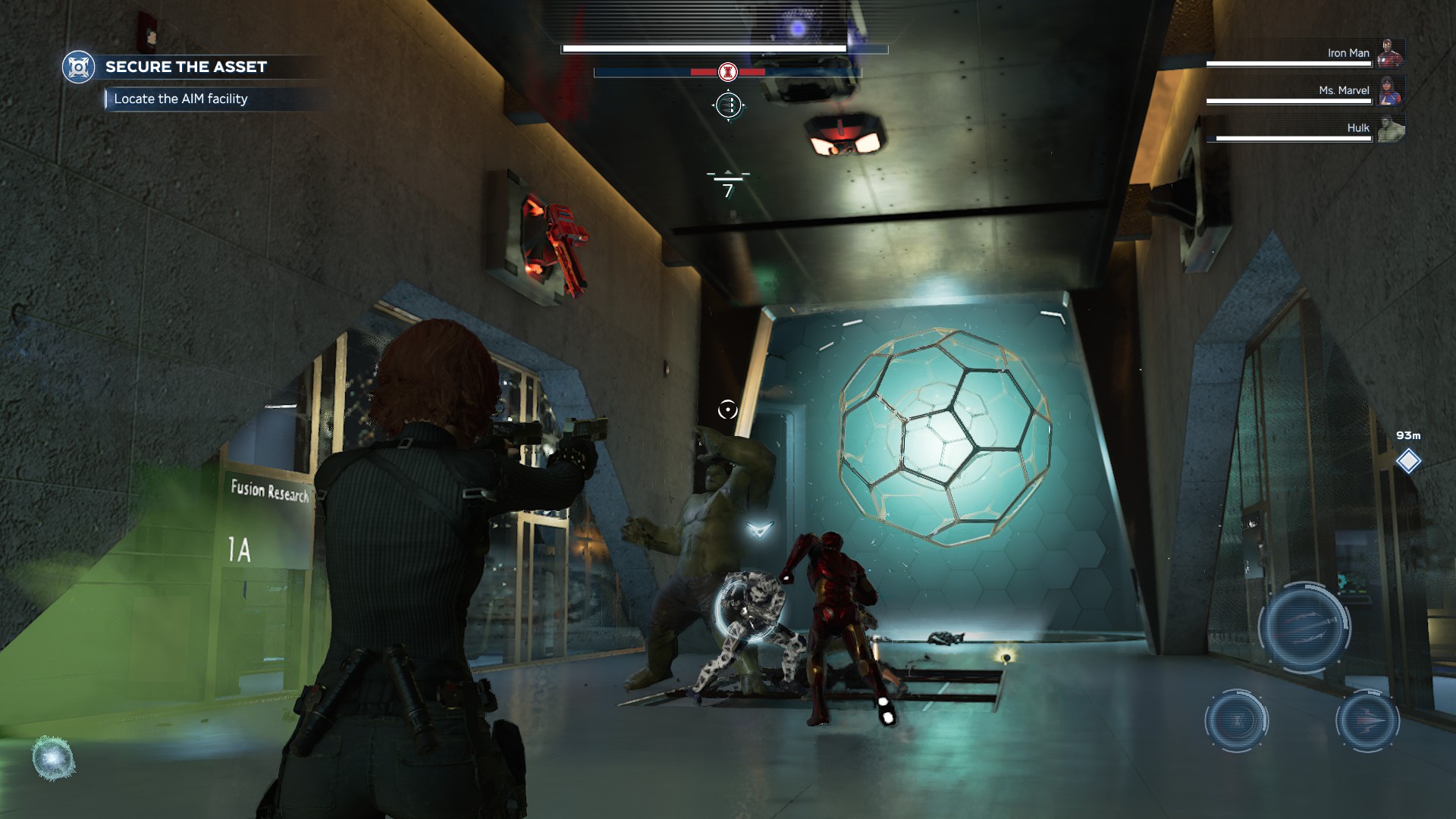Click the mission emblem beside Secure the Asset
Image resolution: width=1456 pixels, height=819 pixels.
point(78,67)
